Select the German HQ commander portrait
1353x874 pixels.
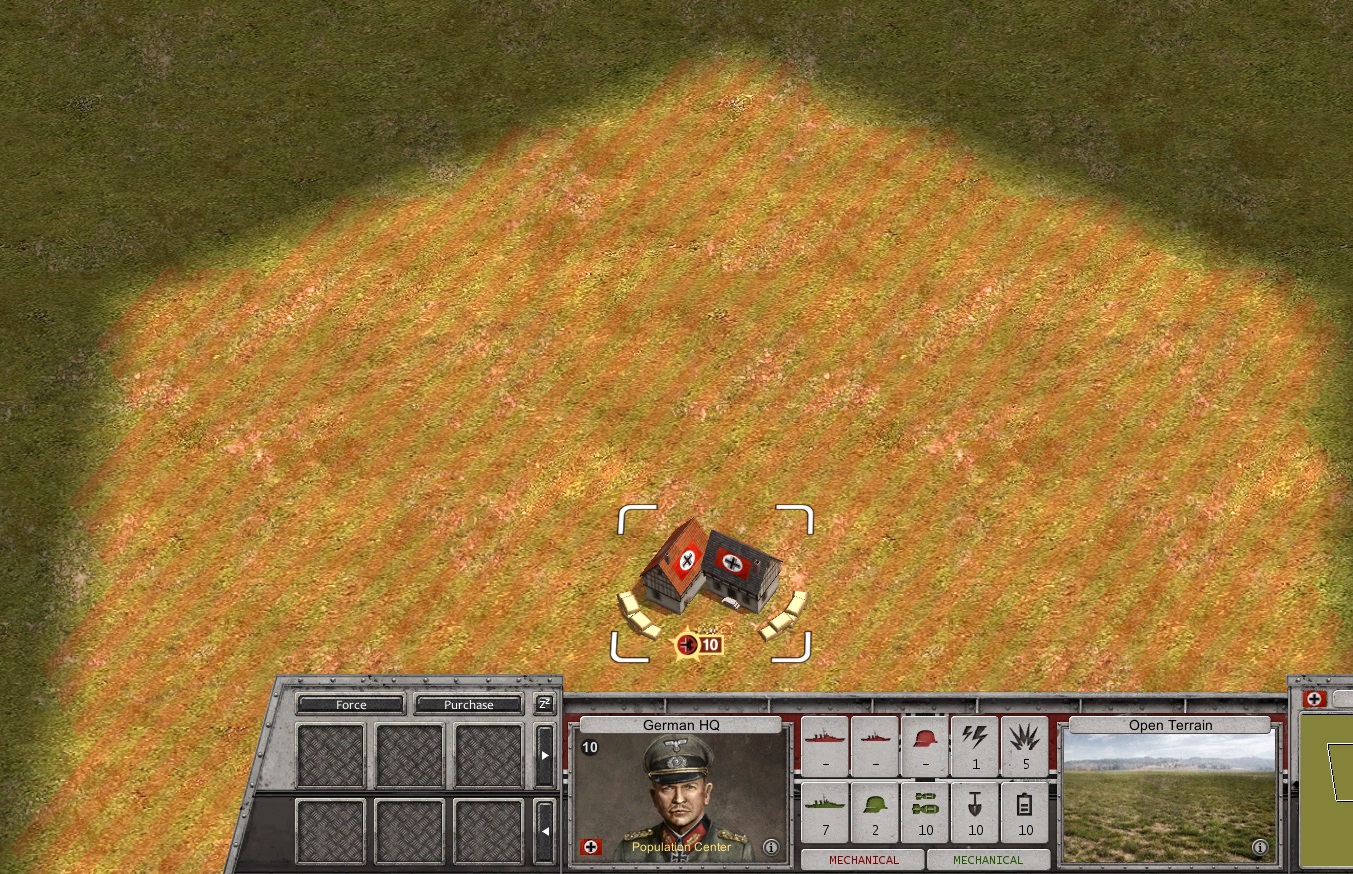[680, 790]
